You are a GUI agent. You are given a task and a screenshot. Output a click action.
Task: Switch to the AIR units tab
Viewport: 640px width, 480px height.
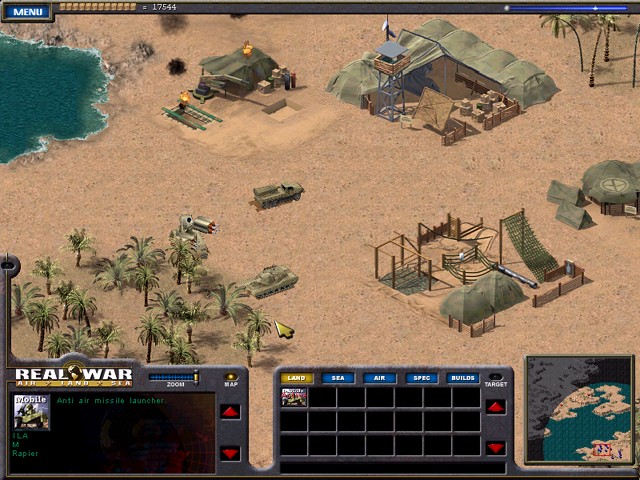(380, 378)
